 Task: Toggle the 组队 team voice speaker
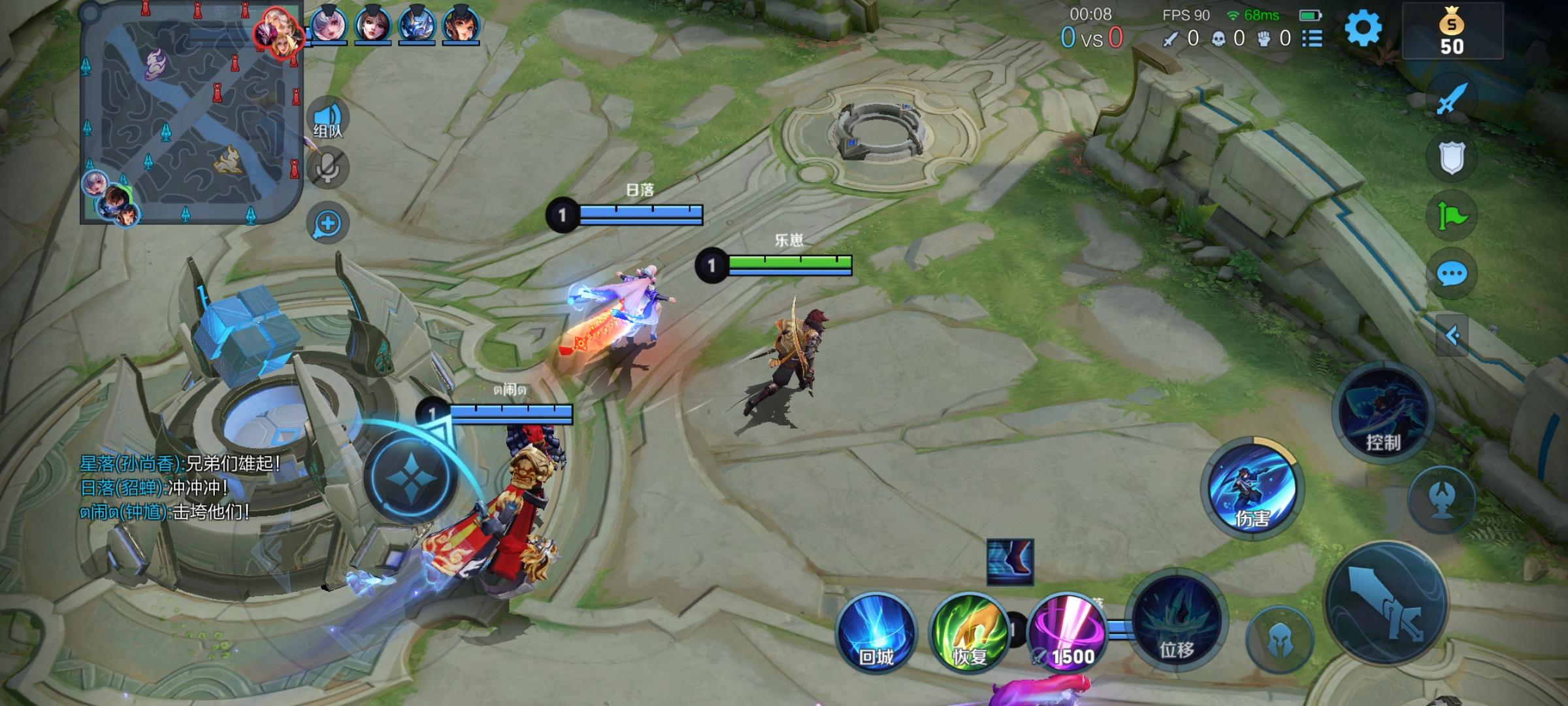(x=328, y=119)
